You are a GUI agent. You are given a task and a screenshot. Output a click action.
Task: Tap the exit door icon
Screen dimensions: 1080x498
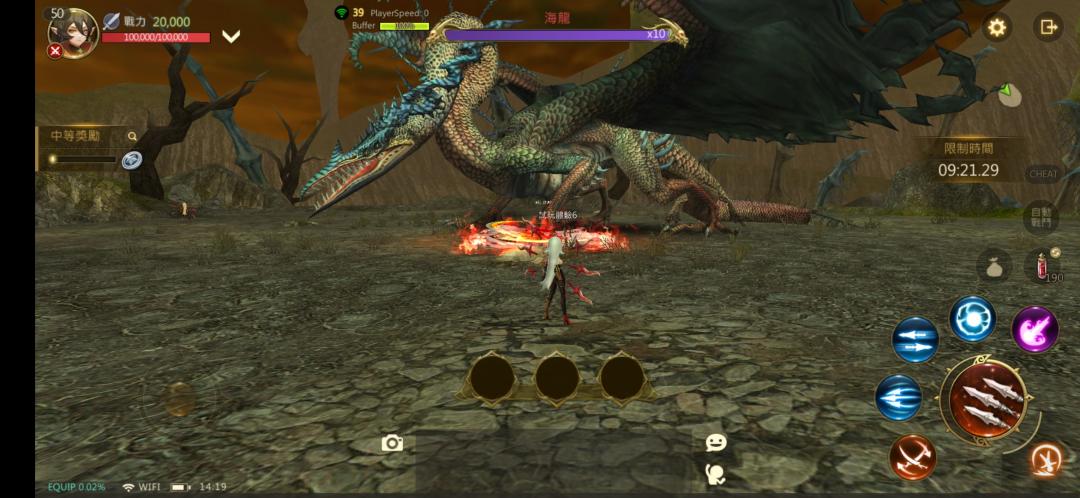click(1048, 27)
